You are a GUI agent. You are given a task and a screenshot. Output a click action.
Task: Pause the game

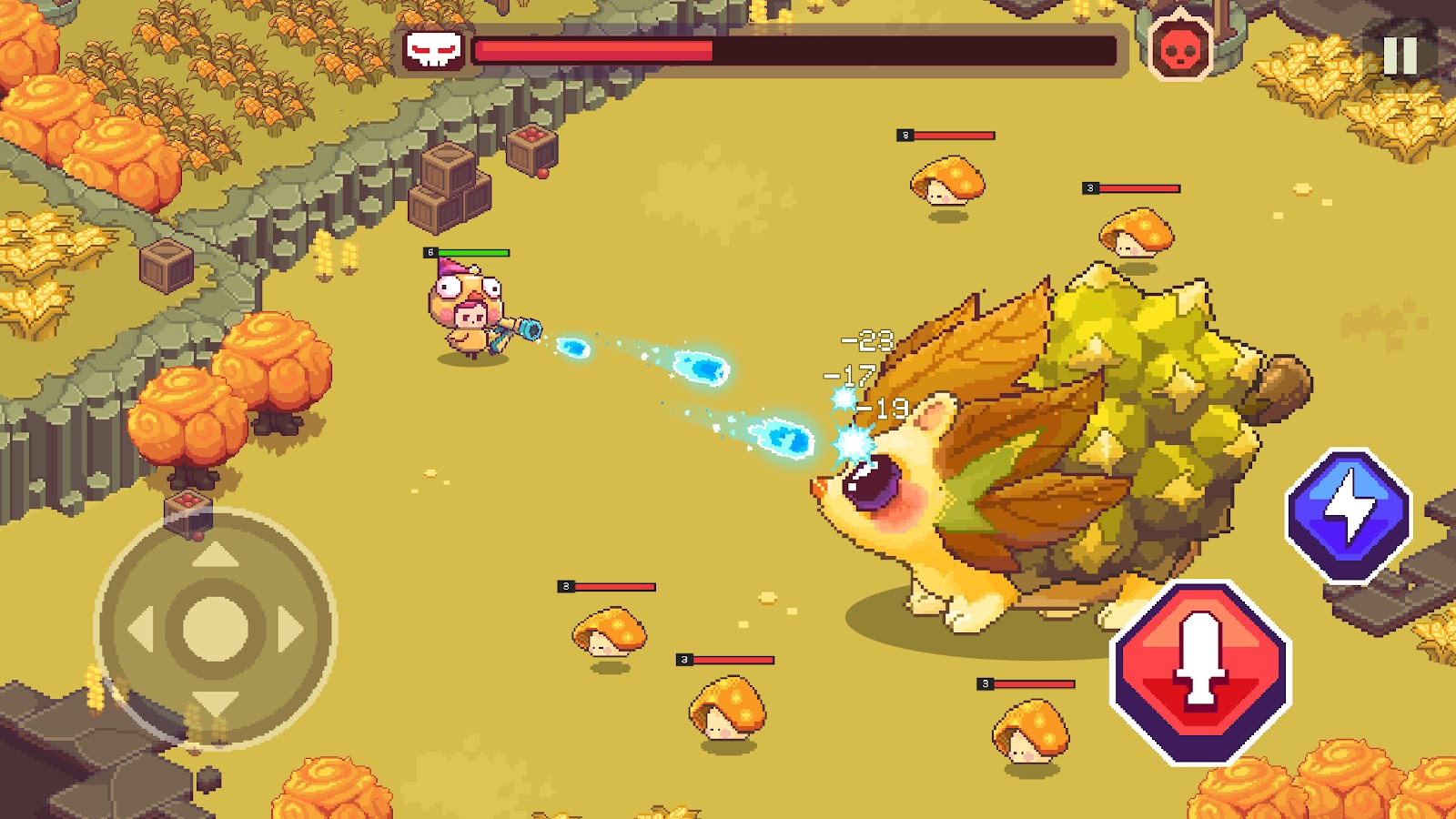(1400, 56)
